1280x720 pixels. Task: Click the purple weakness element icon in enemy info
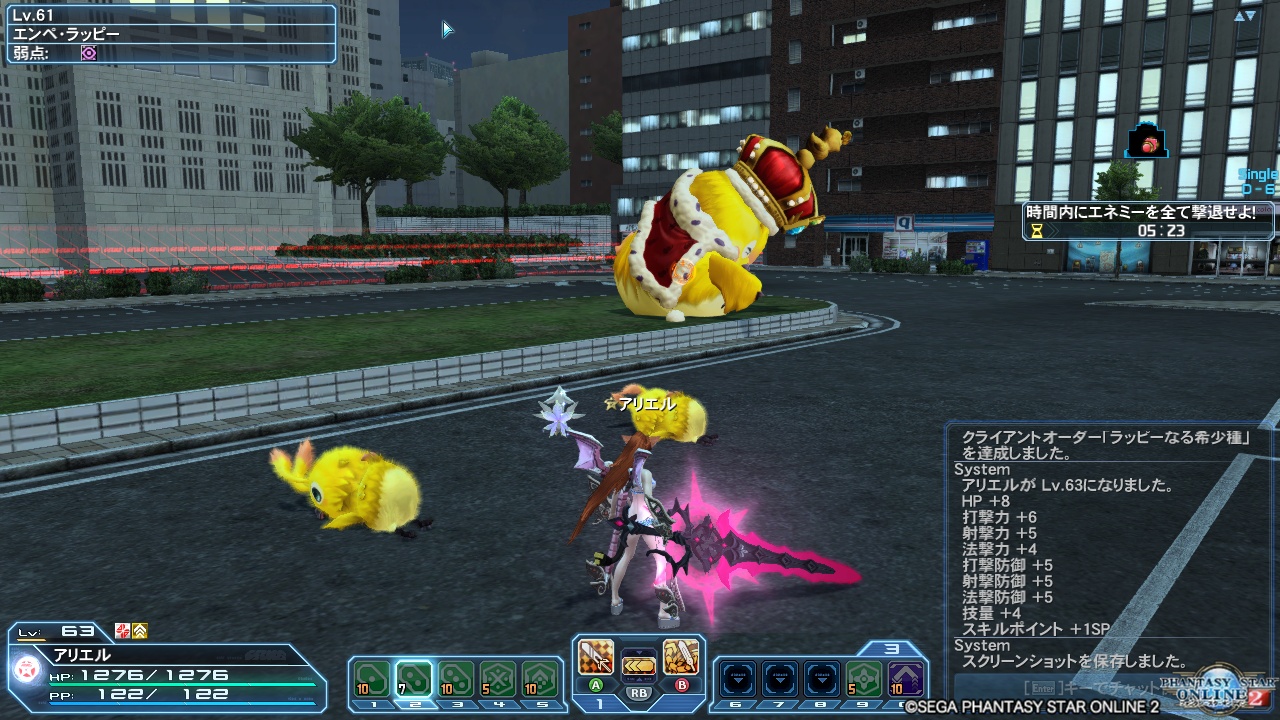(87, 53)
